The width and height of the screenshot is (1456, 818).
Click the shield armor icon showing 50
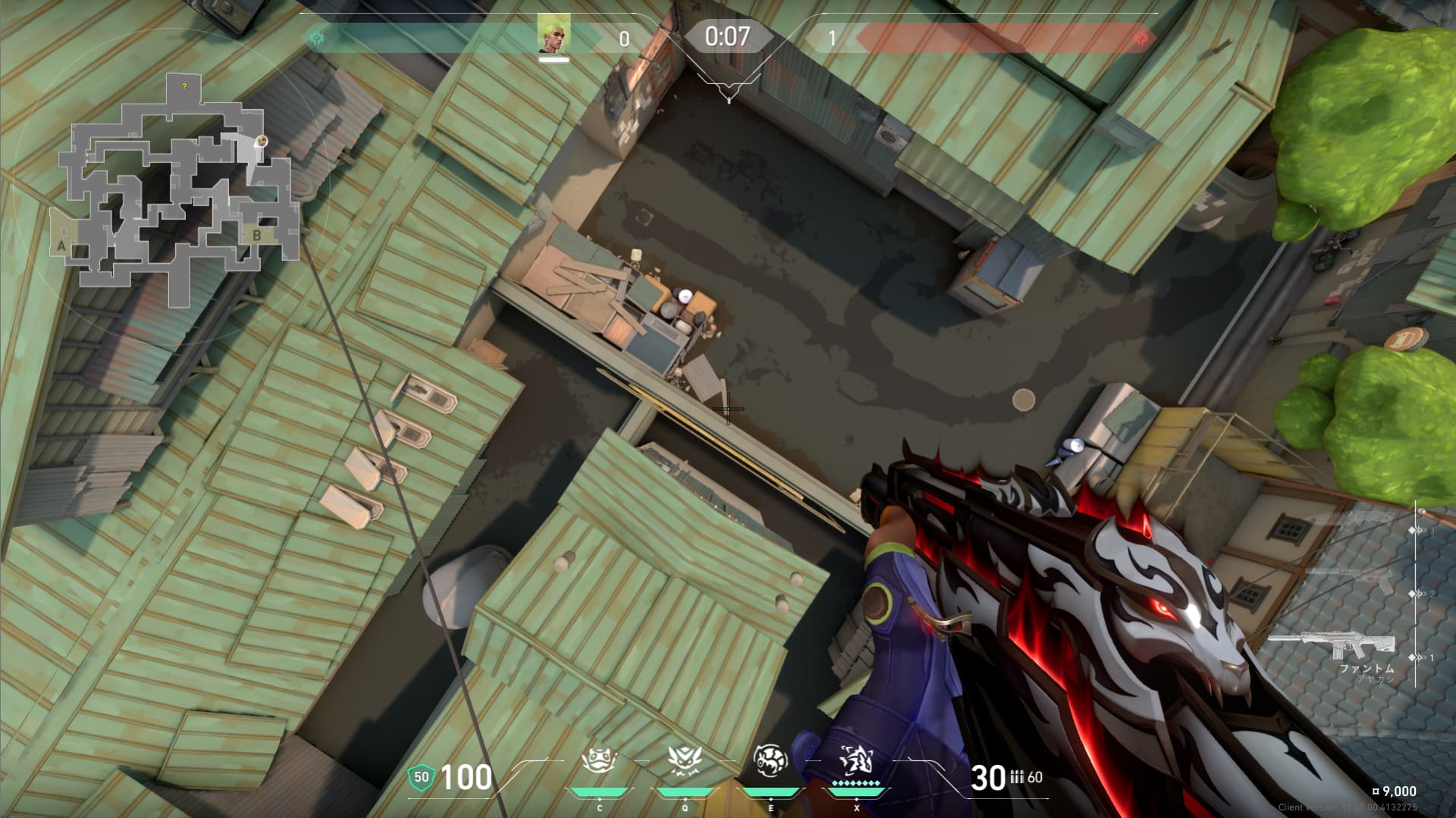[421, 776]
